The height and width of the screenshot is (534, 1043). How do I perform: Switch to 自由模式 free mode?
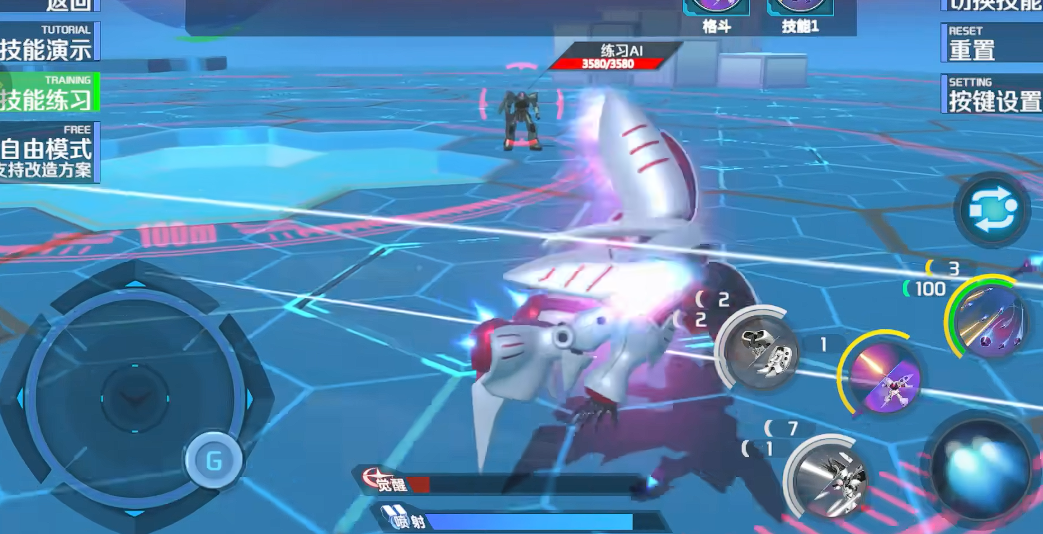[47, 152]
